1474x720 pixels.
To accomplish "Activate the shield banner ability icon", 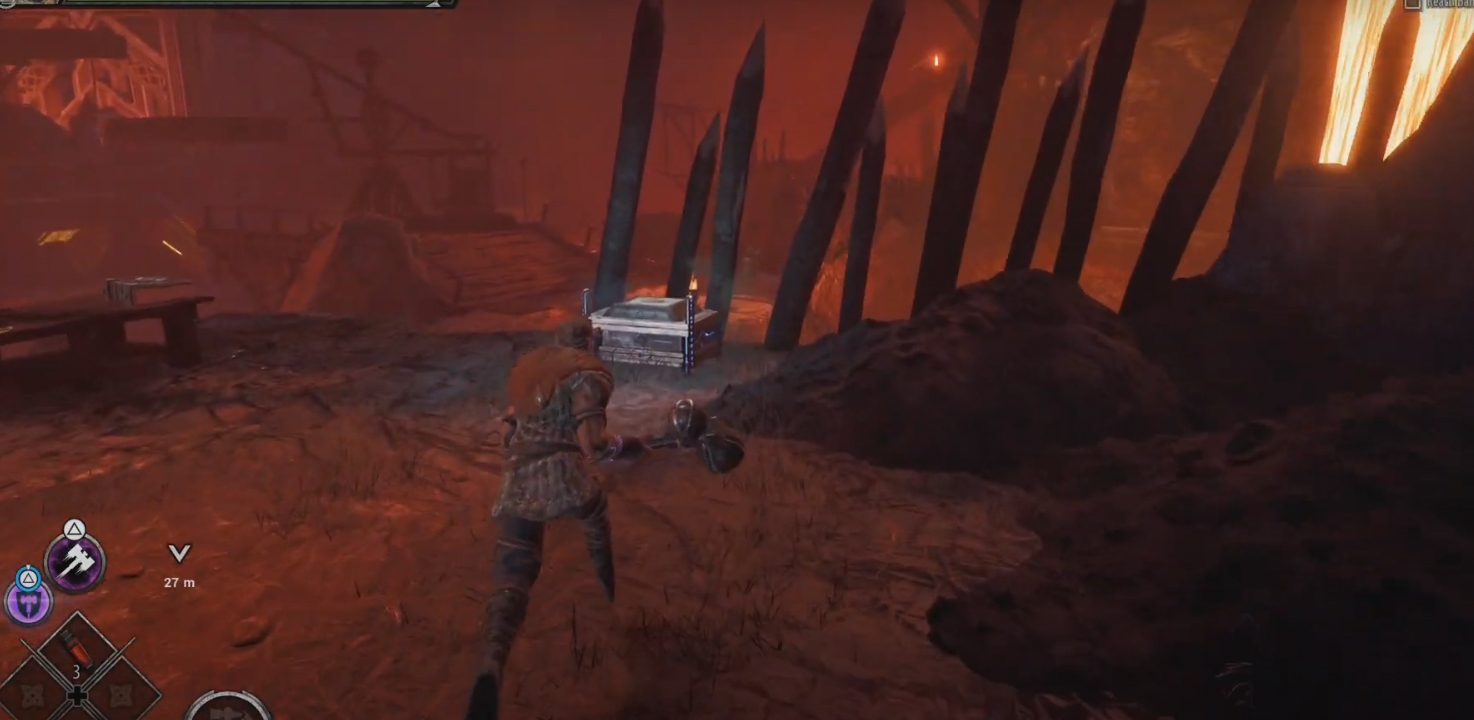I will [x=28, y=602].
